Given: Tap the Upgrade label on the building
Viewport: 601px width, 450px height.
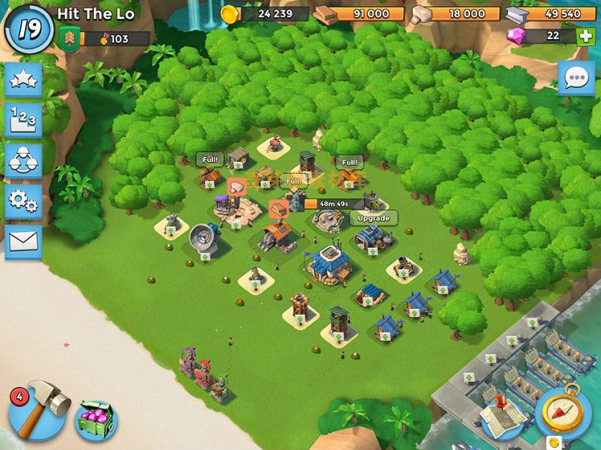Looking at the screenshot, I should coord(372,218).
